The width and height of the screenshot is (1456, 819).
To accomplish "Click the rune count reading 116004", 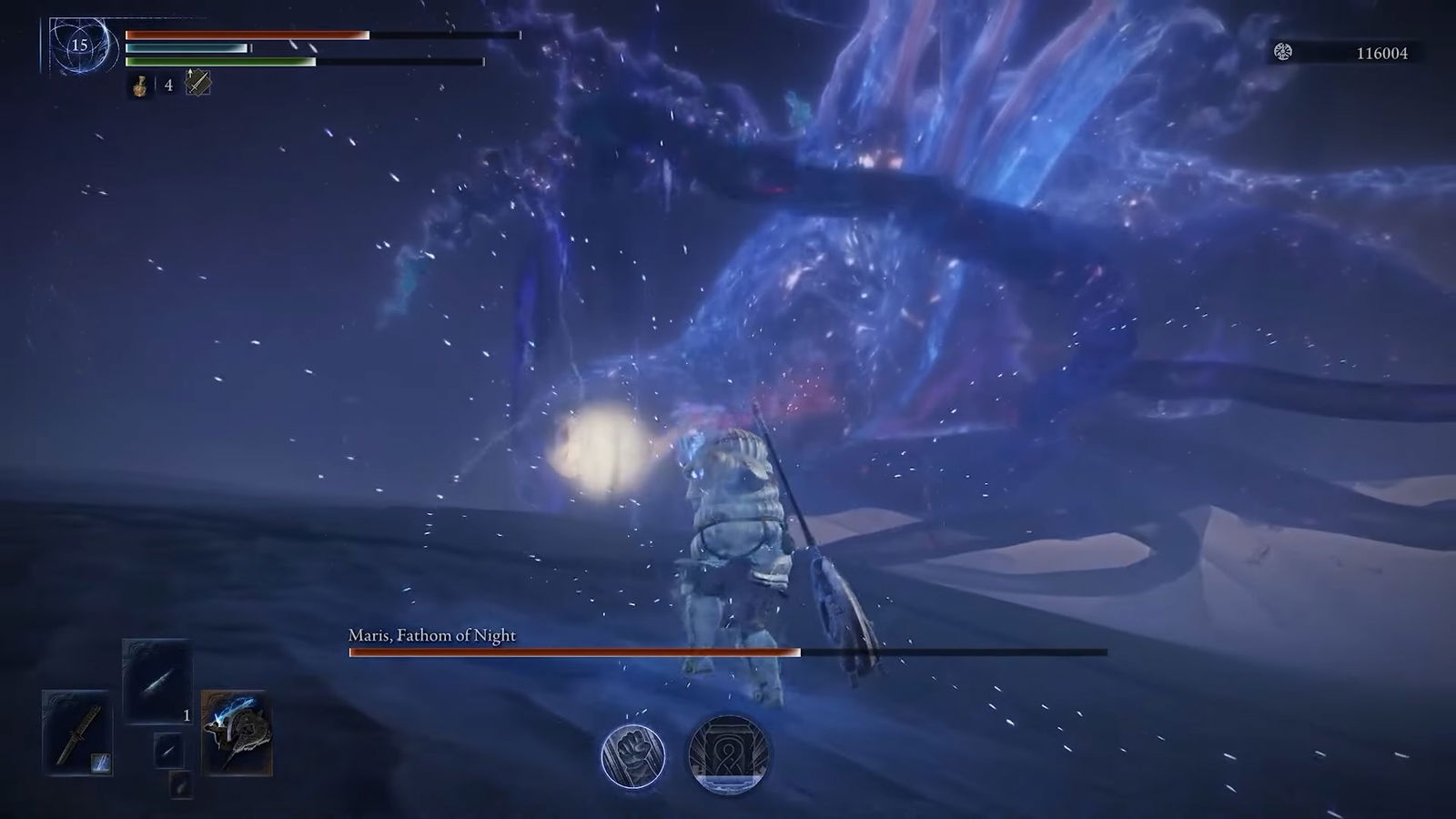I will 1382,53.
